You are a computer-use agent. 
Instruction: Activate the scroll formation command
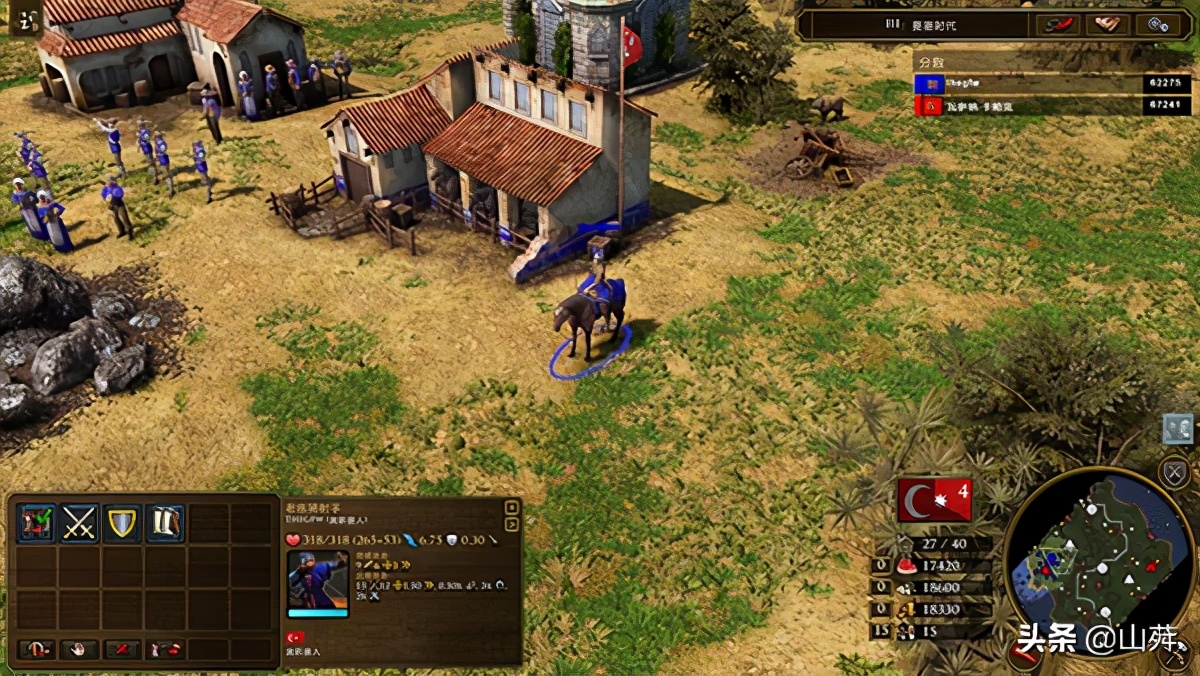[165, 523]
